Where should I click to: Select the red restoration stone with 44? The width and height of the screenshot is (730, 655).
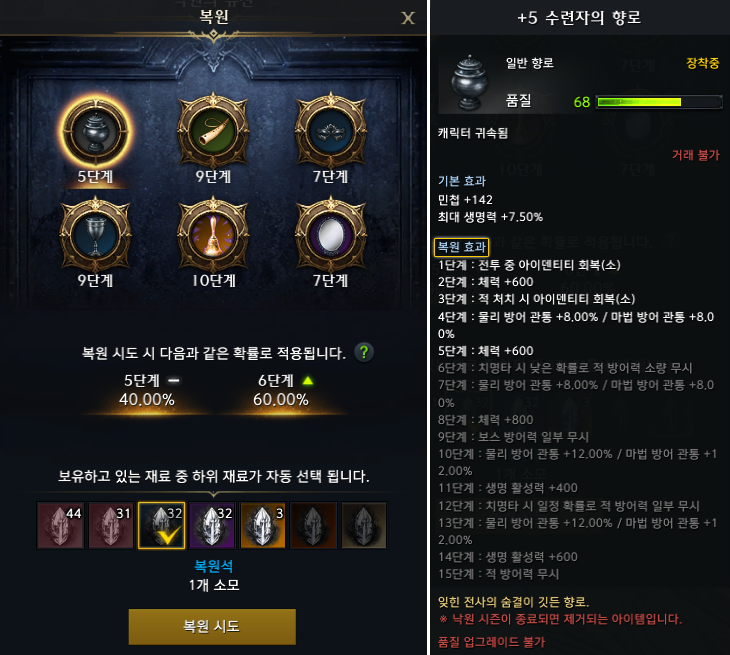60,526
